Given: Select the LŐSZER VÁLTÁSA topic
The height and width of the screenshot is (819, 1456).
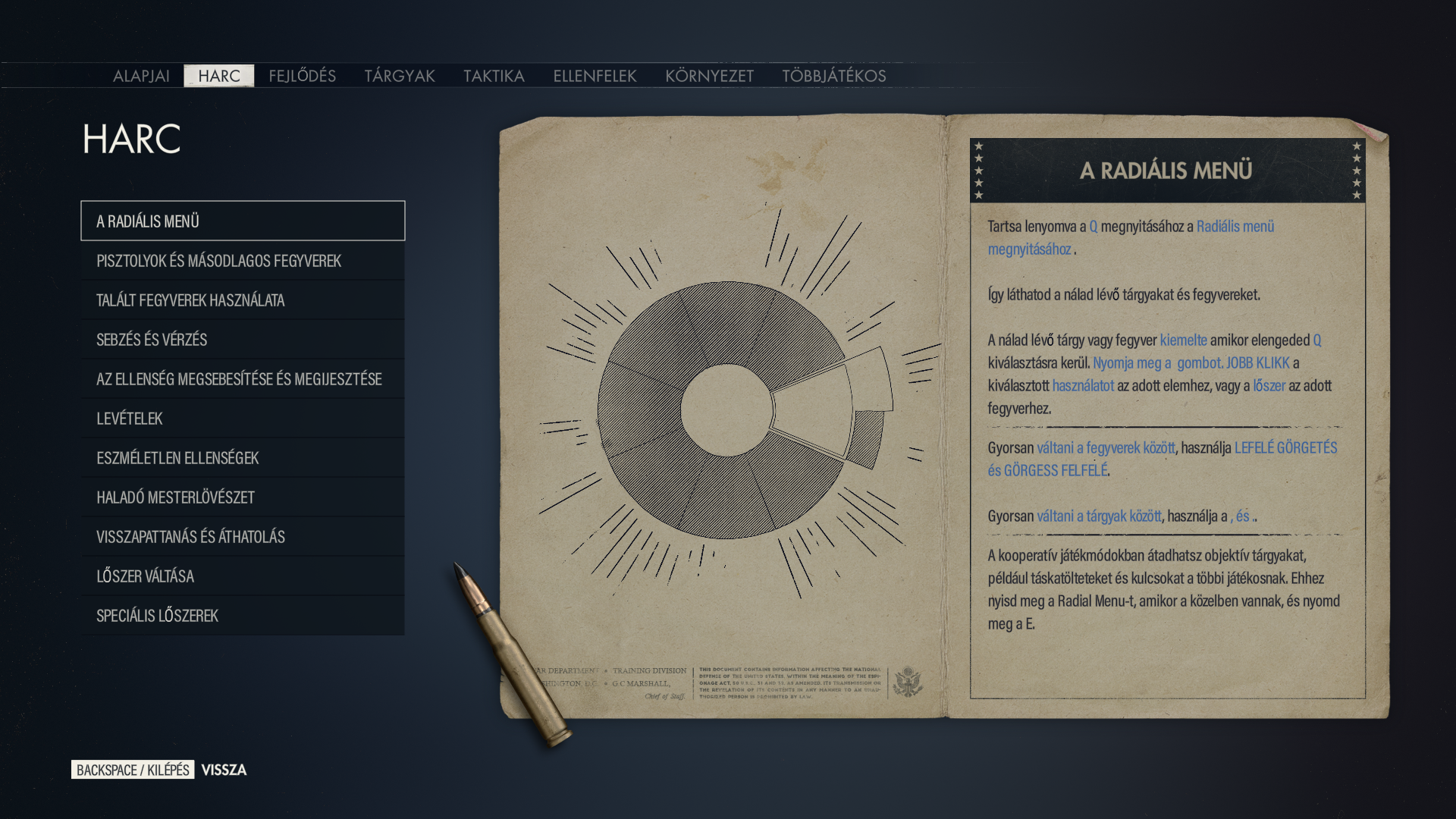Looking at the screenshot, I should [243, 576].
